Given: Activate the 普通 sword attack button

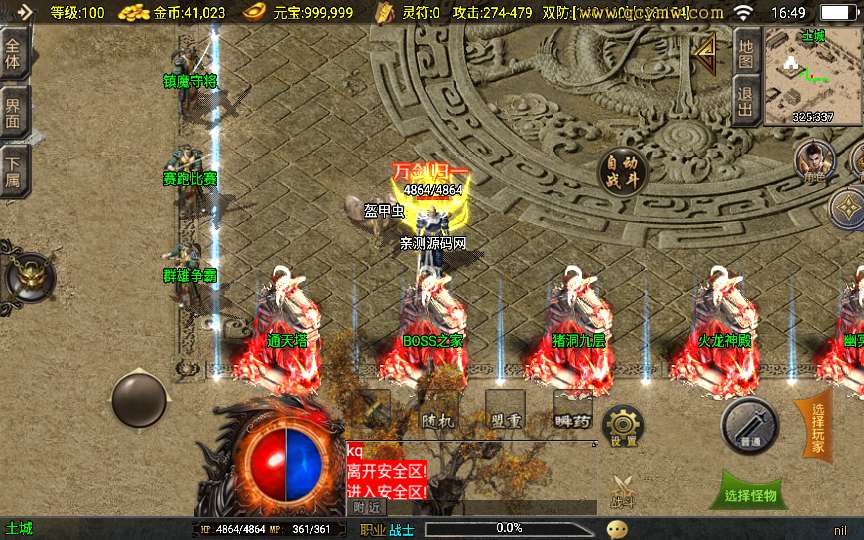Looking at the screenshot, I should tap(750, 425).
